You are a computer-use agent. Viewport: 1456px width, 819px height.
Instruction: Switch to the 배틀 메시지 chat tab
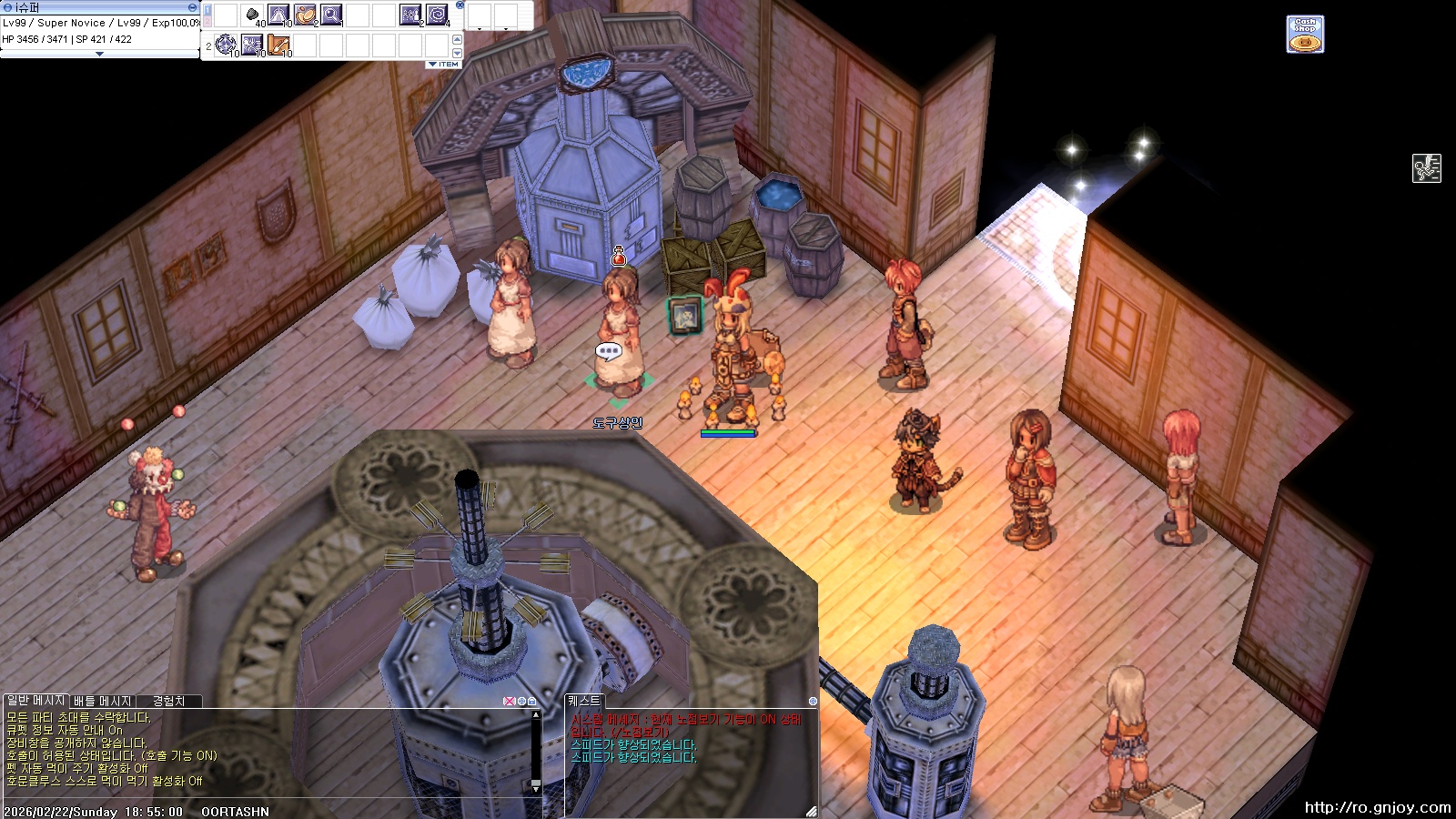click(103, 702)
